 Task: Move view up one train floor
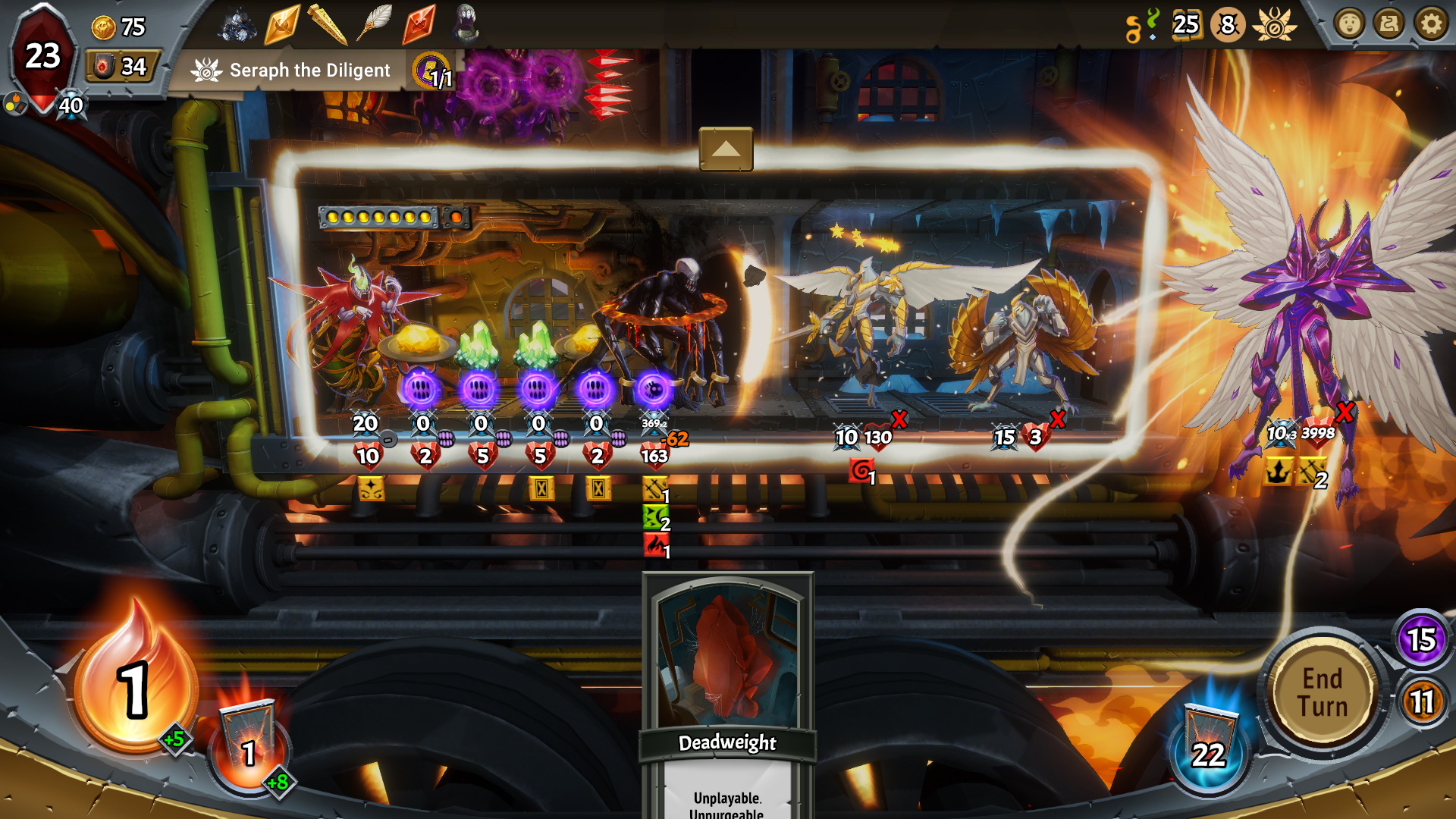pyautogui.click(x=726, y=149)
